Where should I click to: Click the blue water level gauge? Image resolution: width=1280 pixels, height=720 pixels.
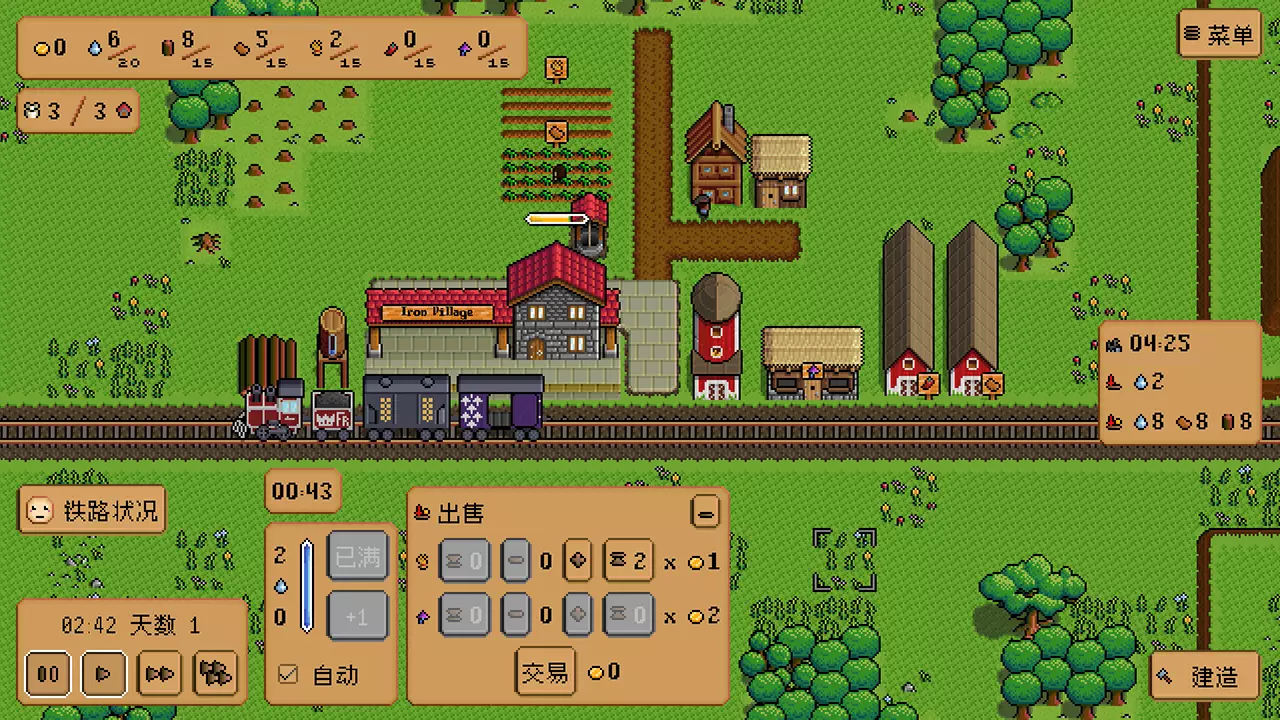tap(307, 585)
